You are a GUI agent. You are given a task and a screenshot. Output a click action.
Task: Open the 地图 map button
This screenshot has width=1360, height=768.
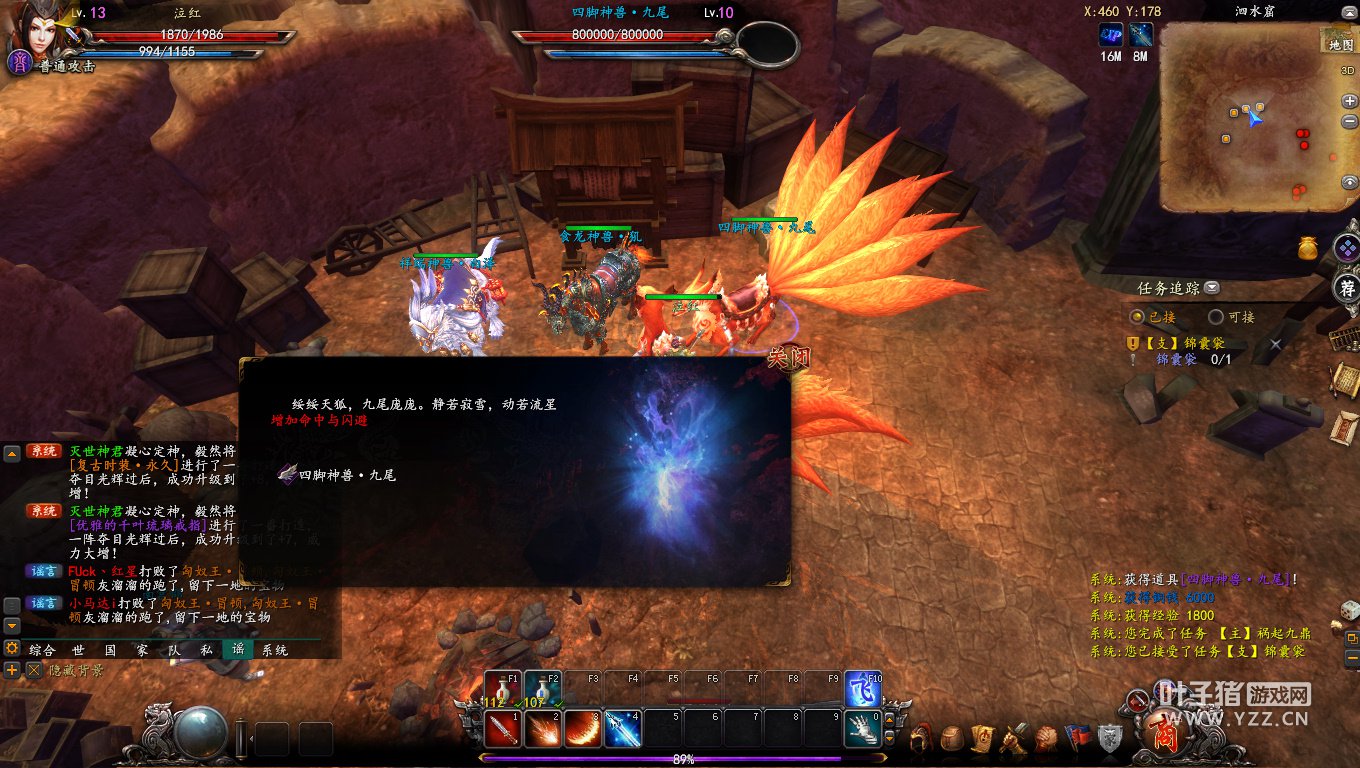pyautogui.click(x=1340, y=45)
